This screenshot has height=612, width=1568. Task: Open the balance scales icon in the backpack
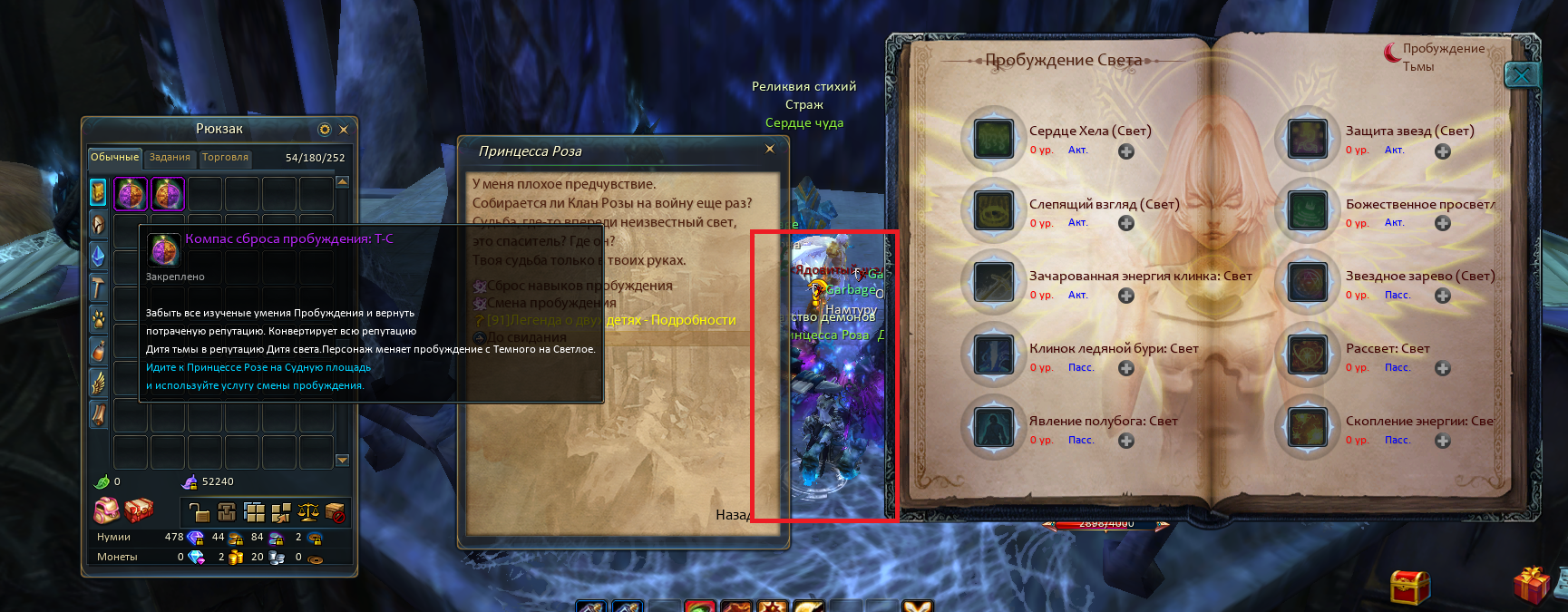[x=308, y=512]
